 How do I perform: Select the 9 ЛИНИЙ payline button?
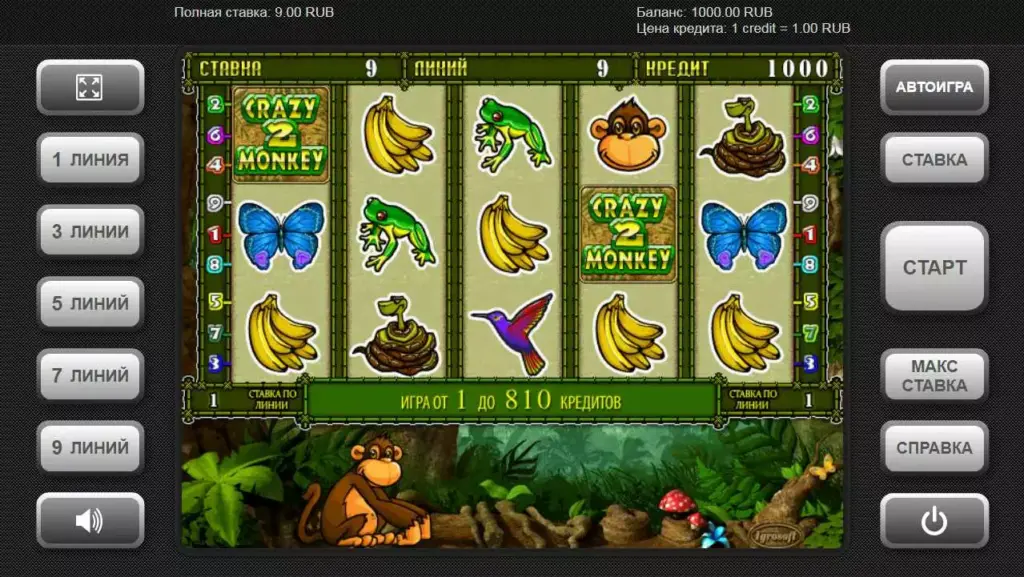point(90,447)
